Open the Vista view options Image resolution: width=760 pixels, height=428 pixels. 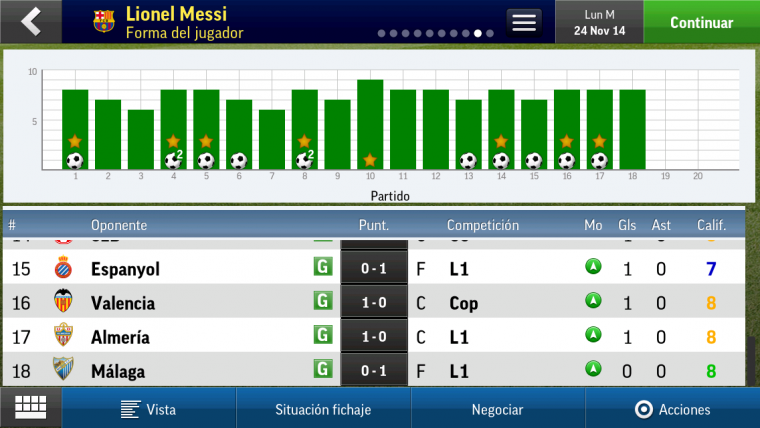[149, 409]
